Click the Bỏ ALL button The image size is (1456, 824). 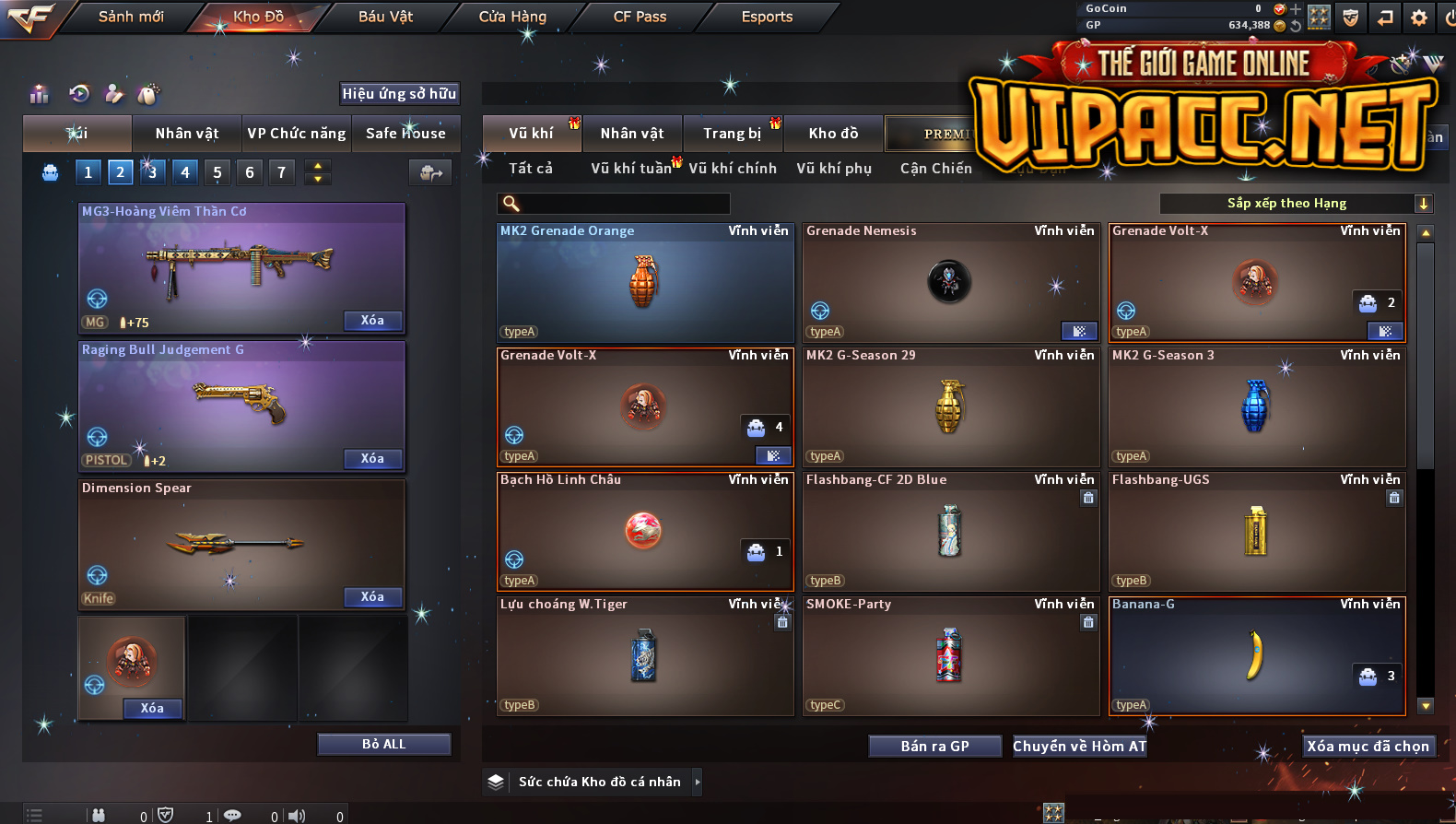pyautogui.click(x=383, y=744)
